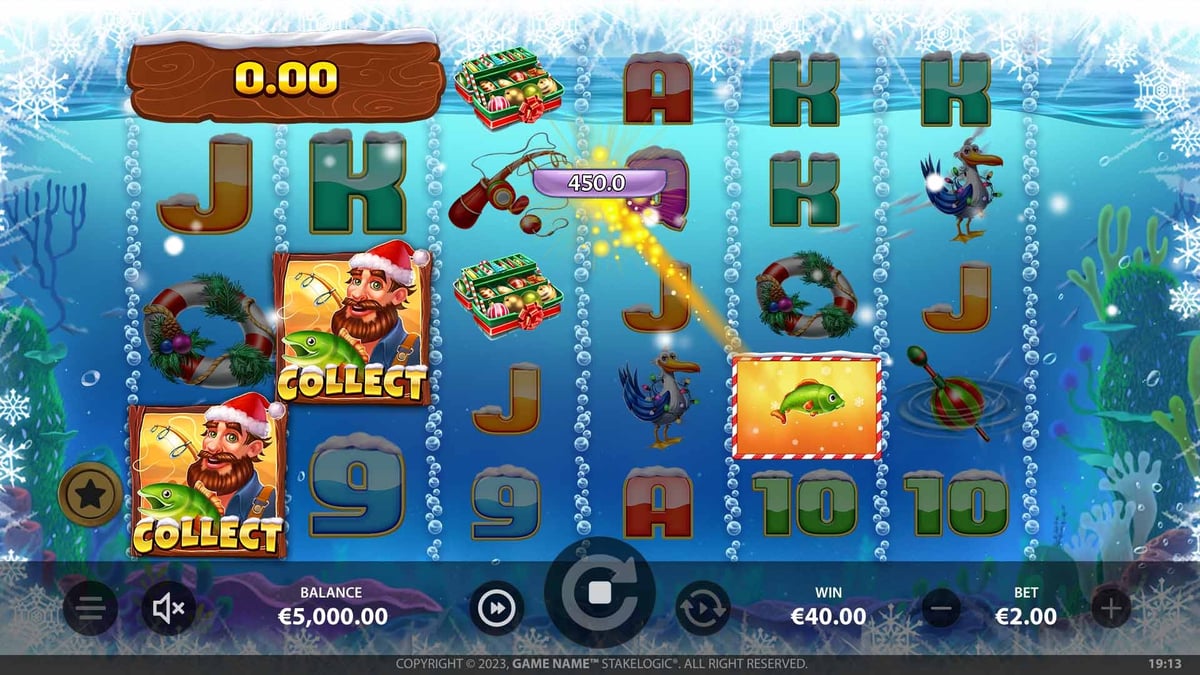Stop the spin with the center button

[x=600, y=593]
